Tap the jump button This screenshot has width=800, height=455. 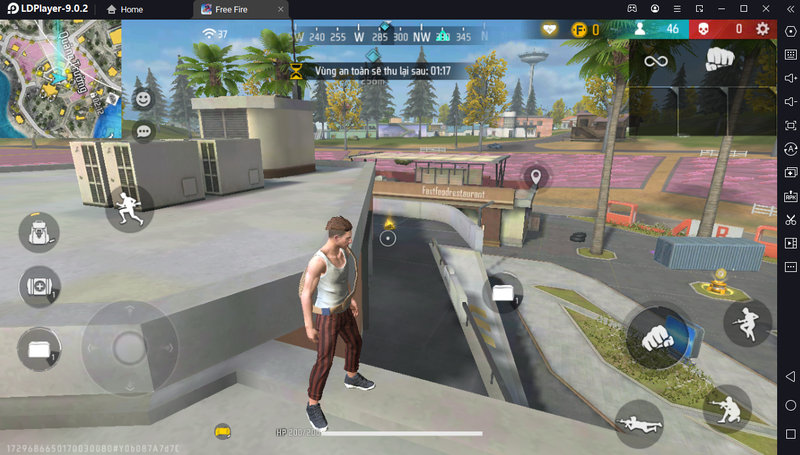coord(745,321)
